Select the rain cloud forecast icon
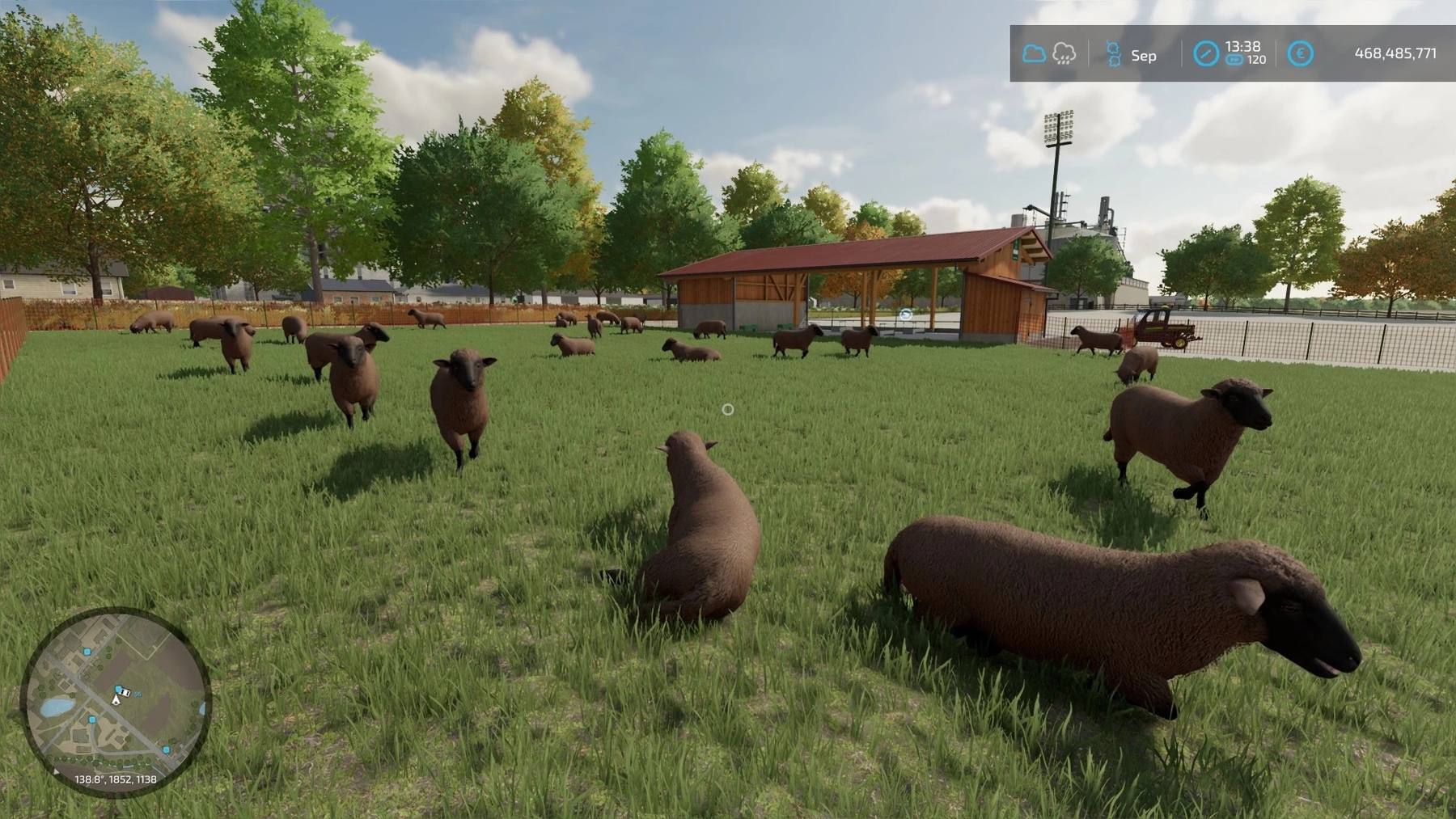The width and height of the screenshot is (1456, 819). click(x=1064, y=54)
